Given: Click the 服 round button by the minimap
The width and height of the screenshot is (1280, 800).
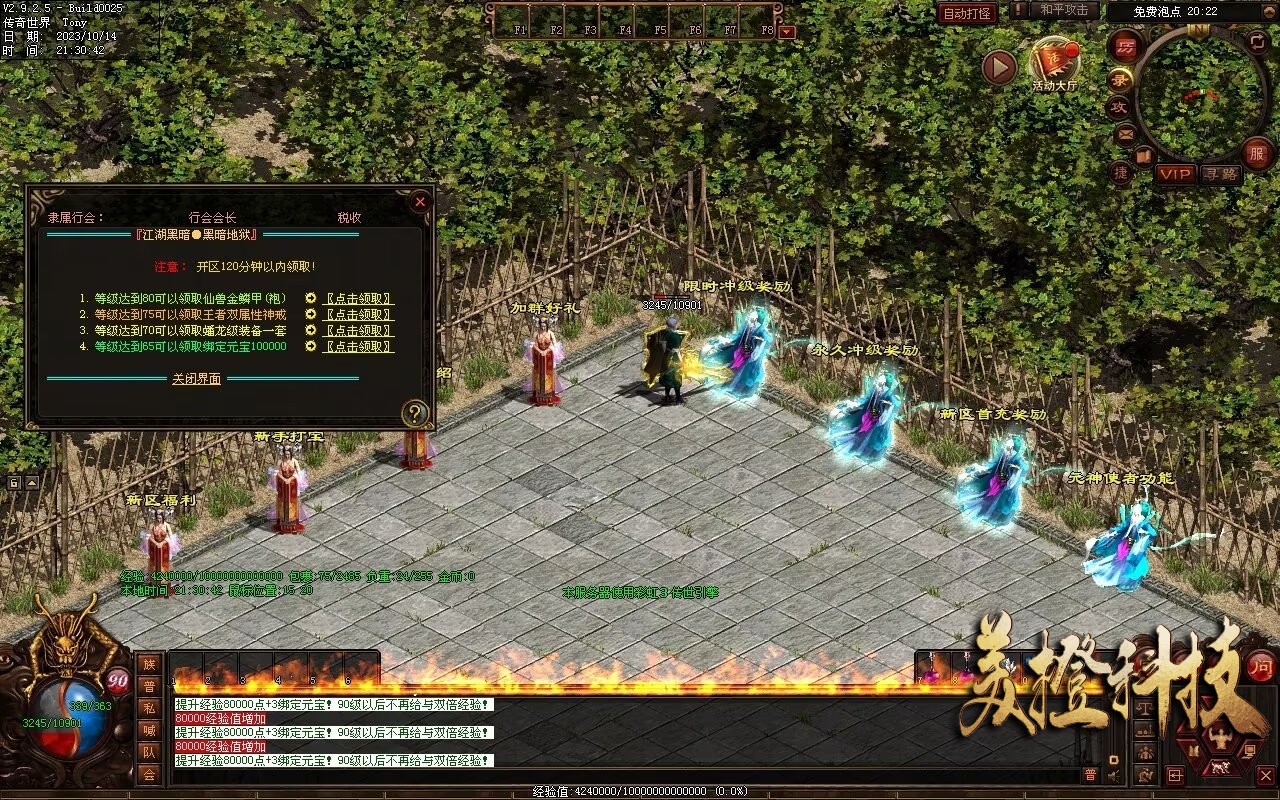Looking at the screenshot, I should coord(1257,153).
